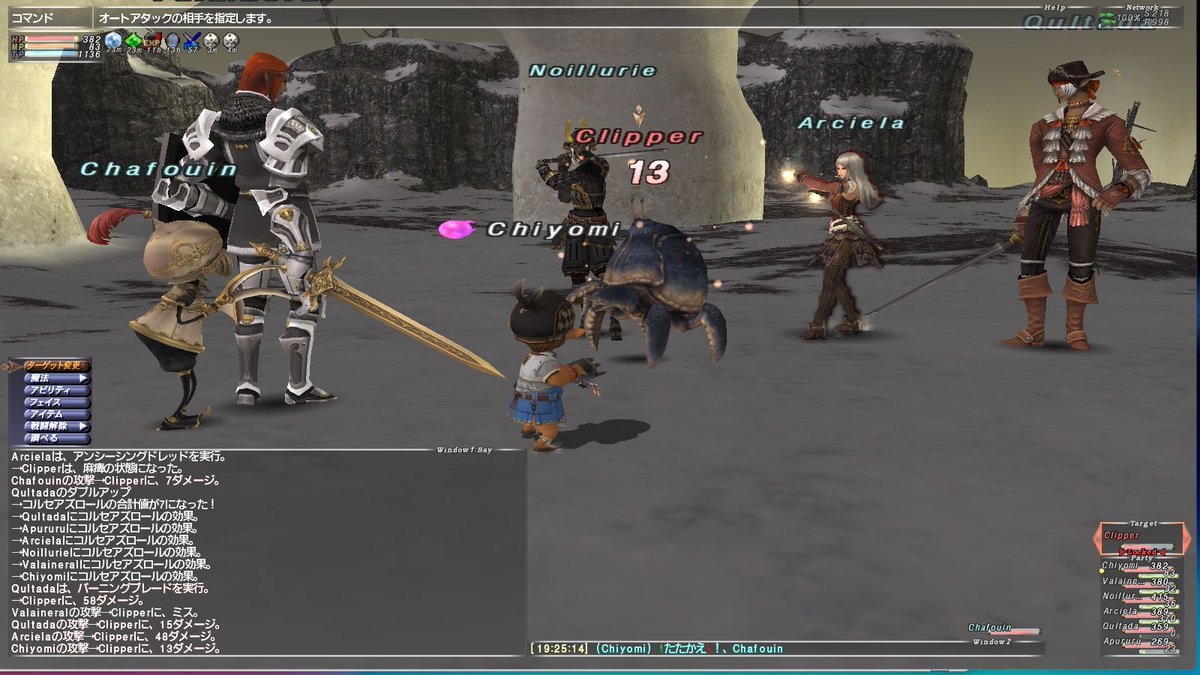Open the Help indicator at top
Image resolution: width=1200 pixels, height=675 pixels.
point(1055,8)
